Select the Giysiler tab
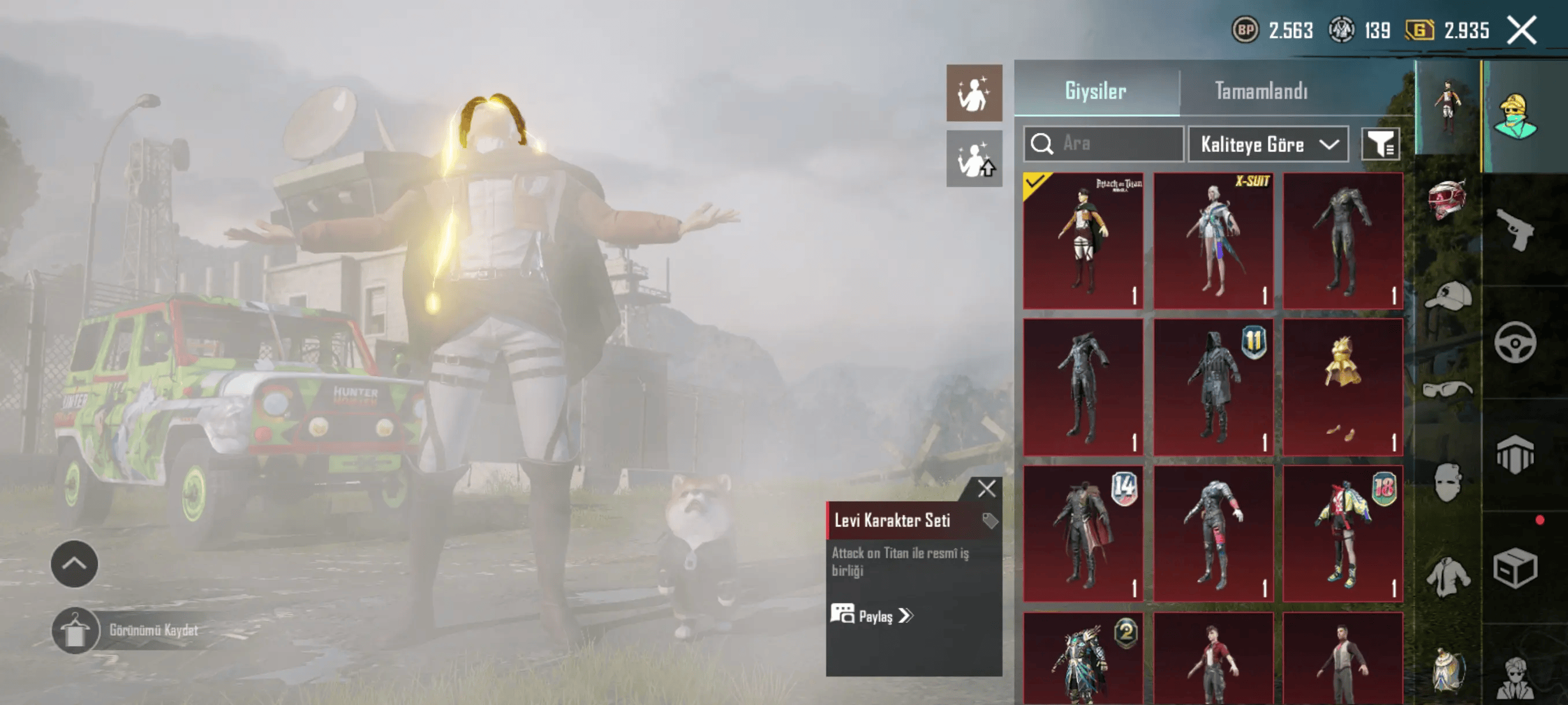1568x705 pixels. click(x=1095, y=91)
